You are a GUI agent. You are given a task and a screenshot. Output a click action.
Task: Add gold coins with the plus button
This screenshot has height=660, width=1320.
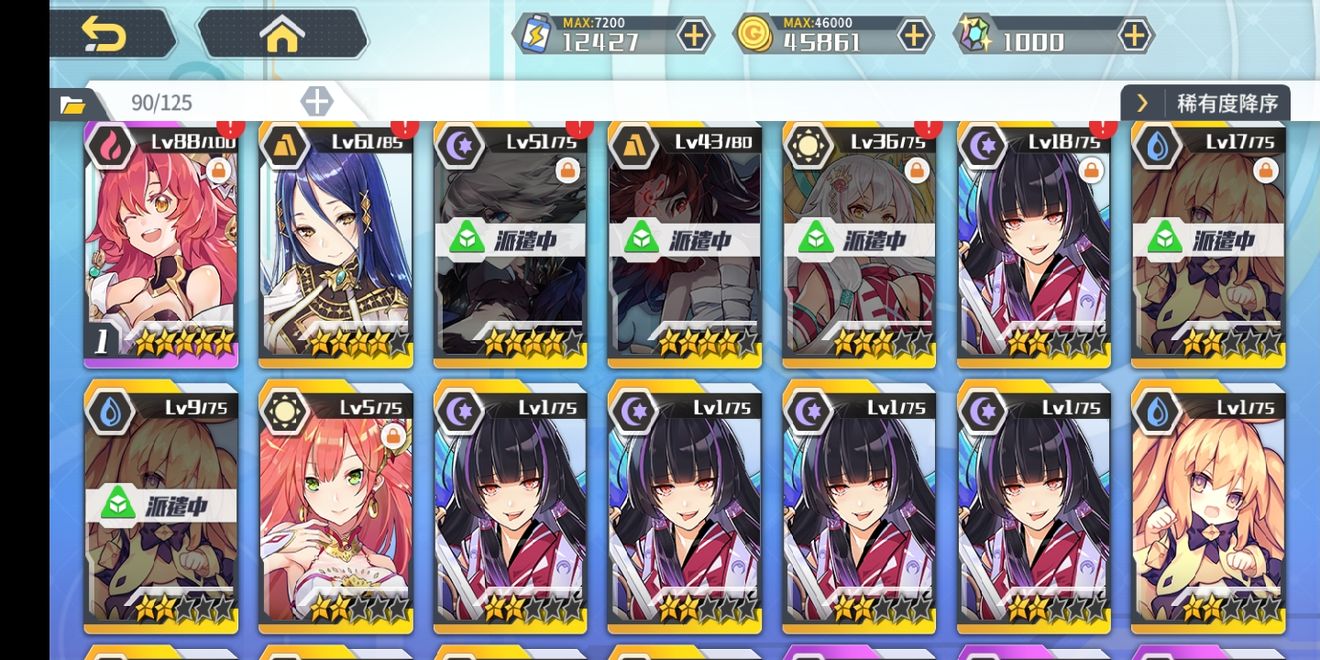click(914, 36)
